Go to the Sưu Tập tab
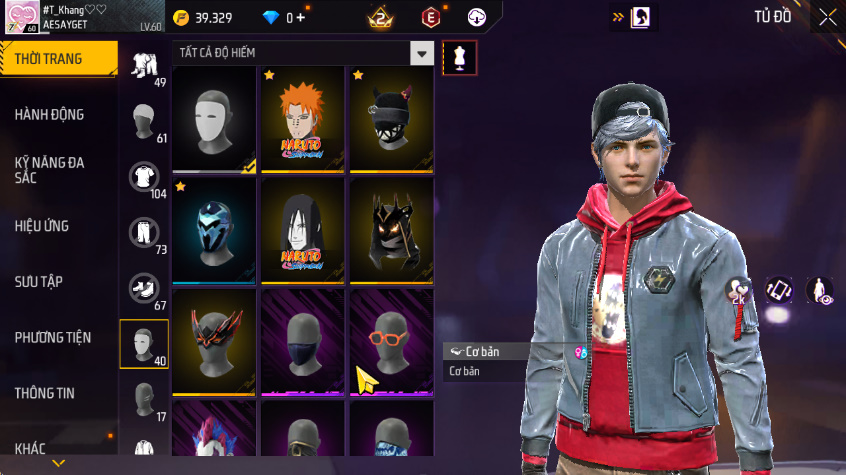This screenshot has height=475, width=846. pyautogui.click(x=39, y=282)
